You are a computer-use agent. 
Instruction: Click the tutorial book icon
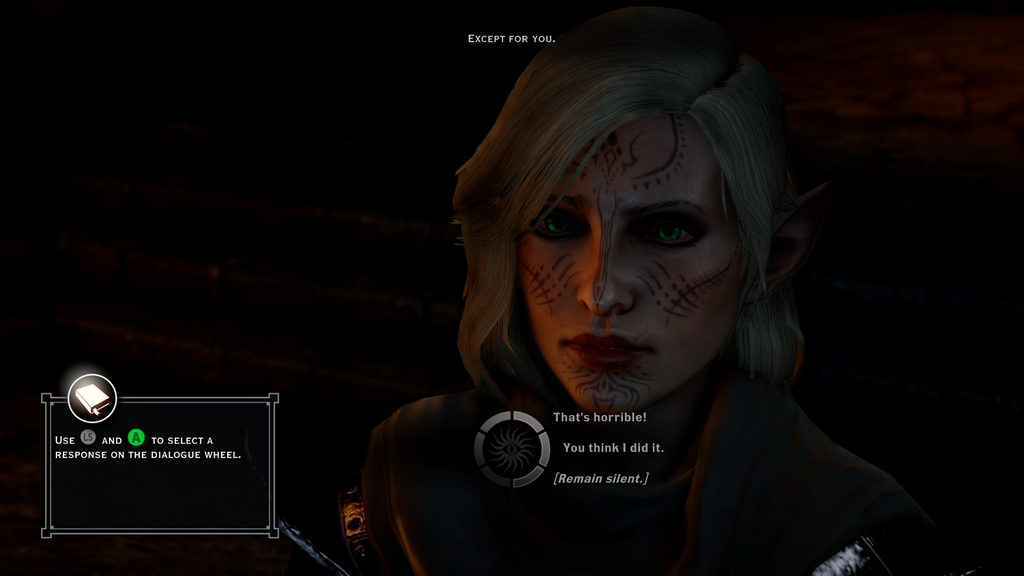pyautogui.click(x=92, y=399)
